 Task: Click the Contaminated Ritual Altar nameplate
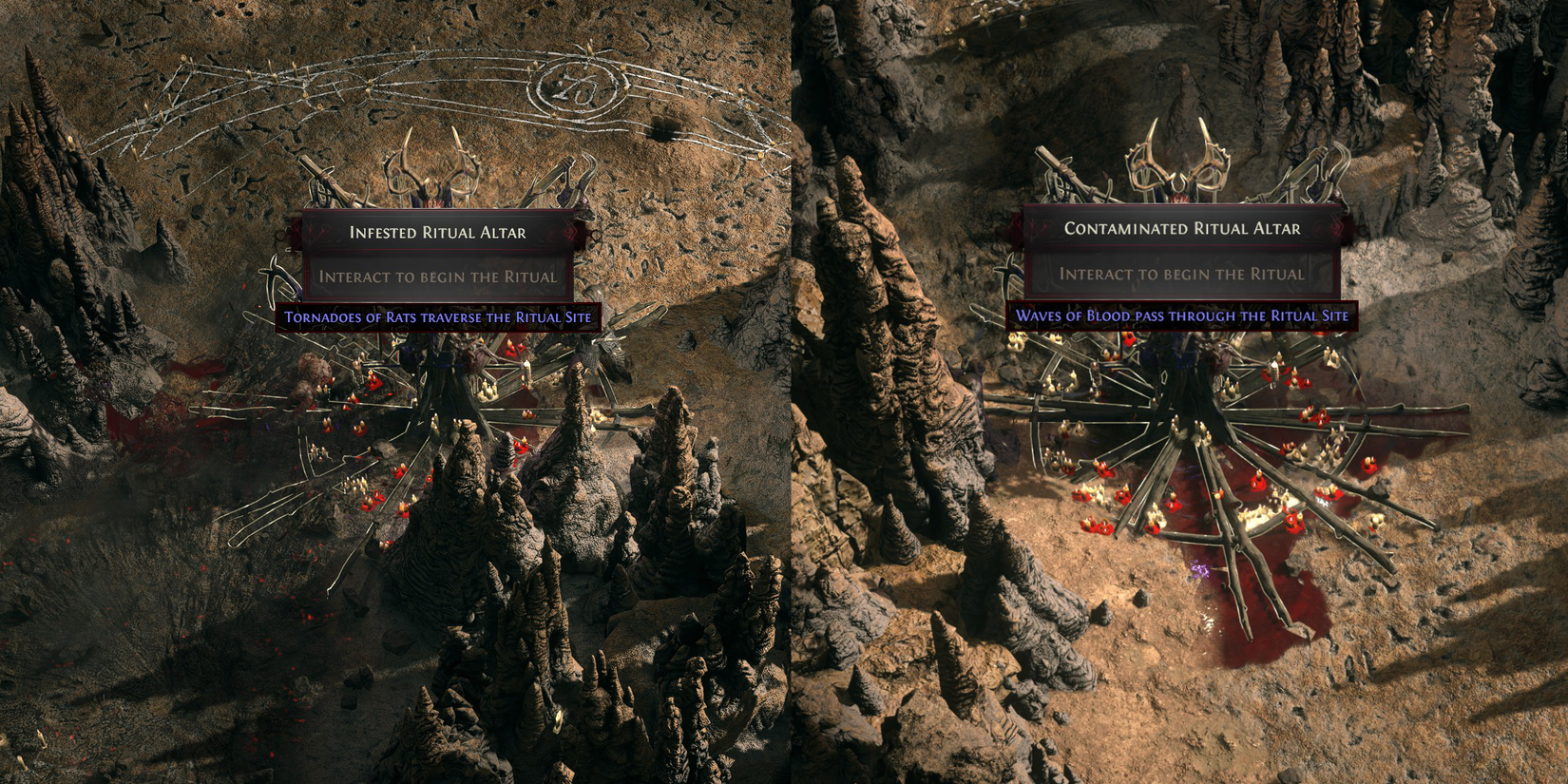pos(1181,228)
